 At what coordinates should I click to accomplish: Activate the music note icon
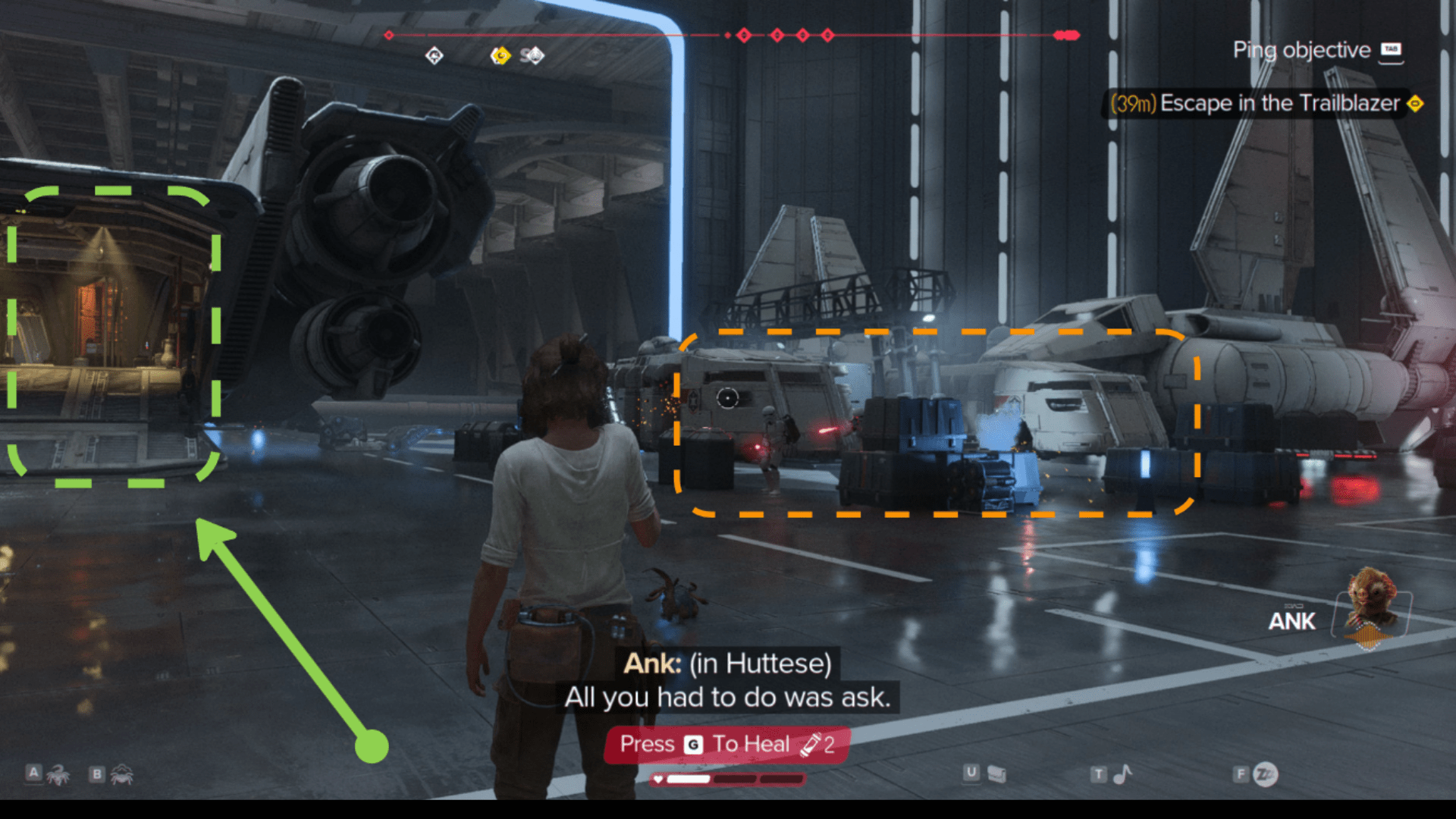tap(1122, 773)
